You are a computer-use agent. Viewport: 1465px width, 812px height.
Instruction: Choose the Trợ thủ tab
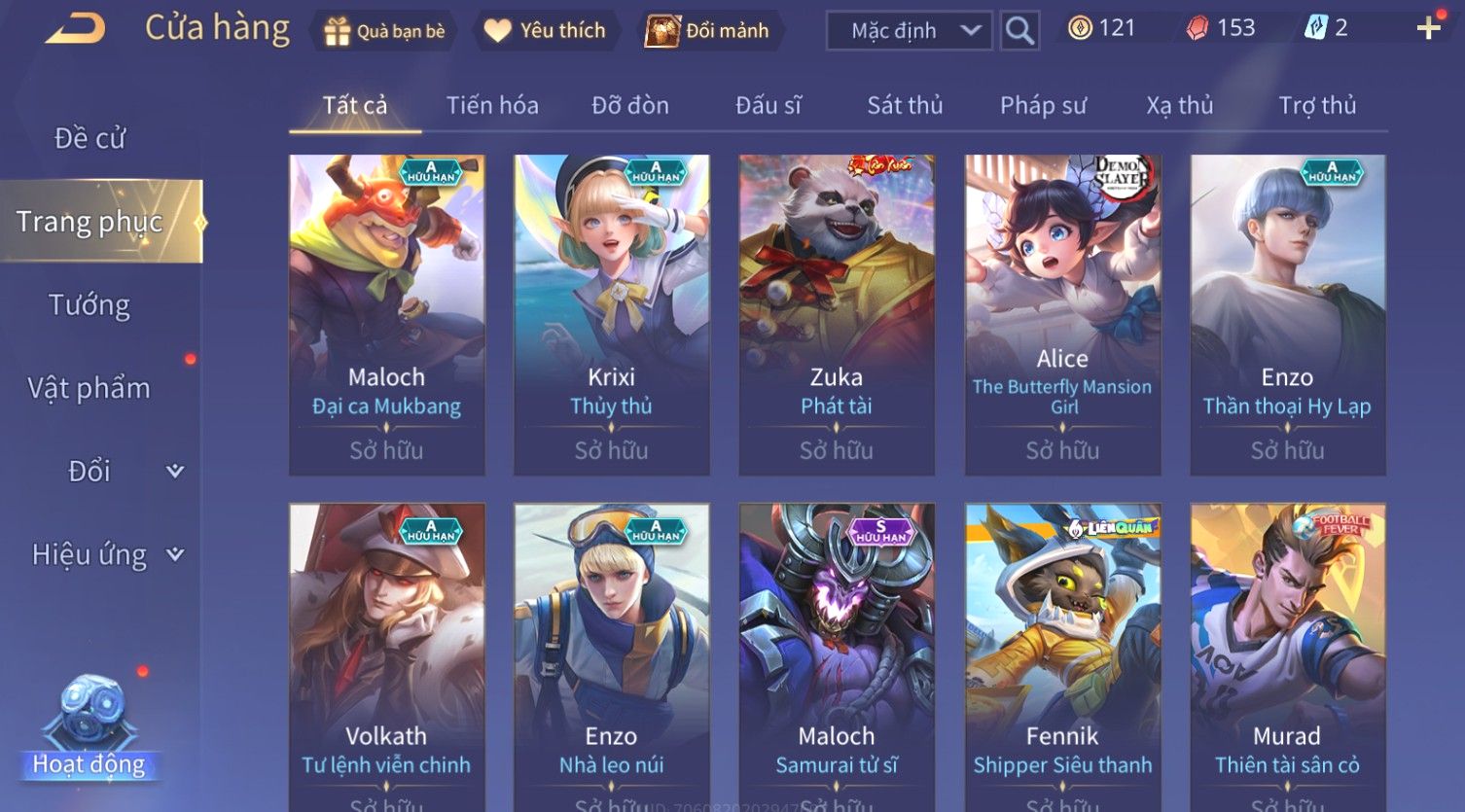pos(1317,105)
